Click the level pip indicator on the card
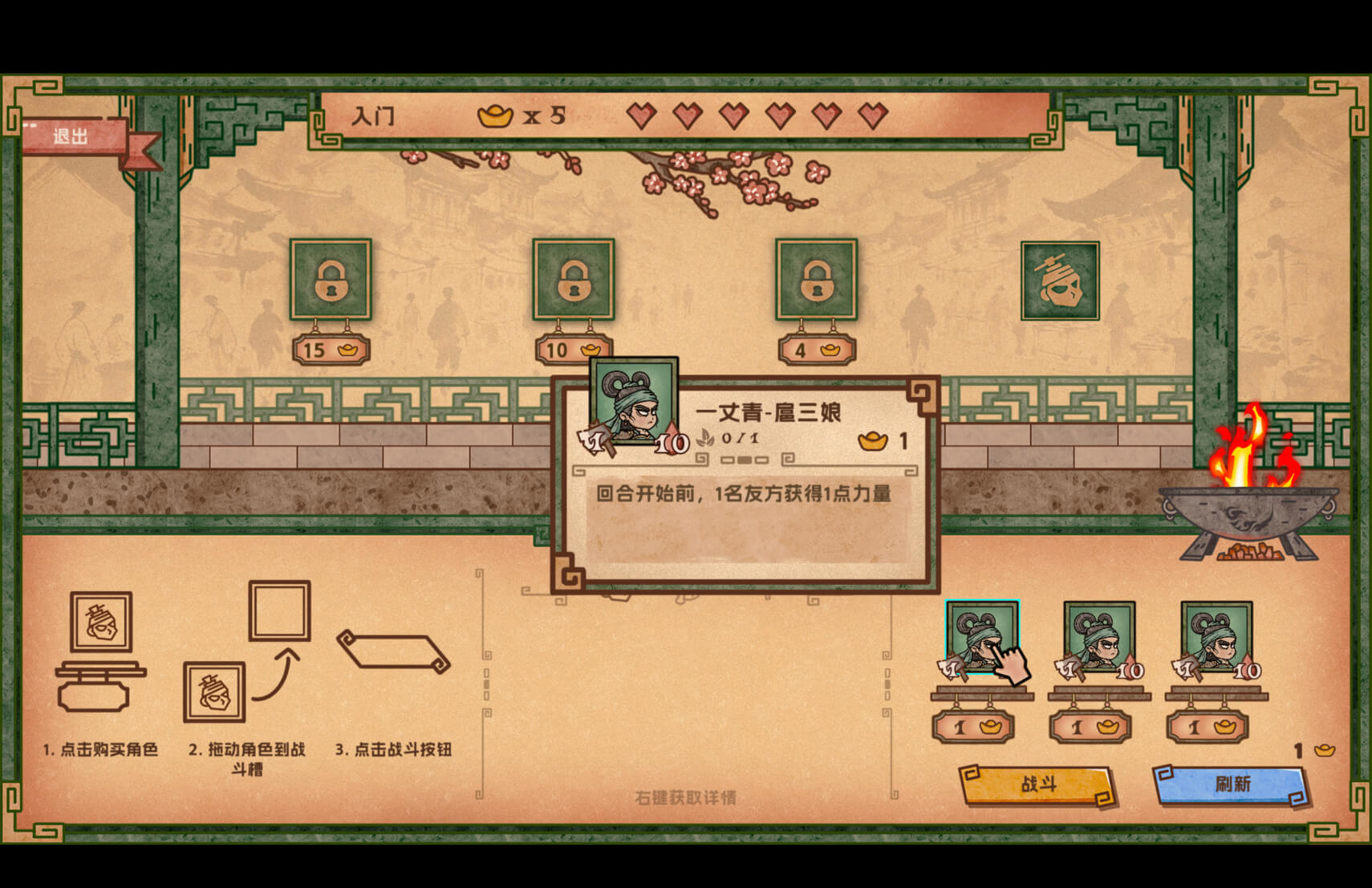 coord(746,459)
